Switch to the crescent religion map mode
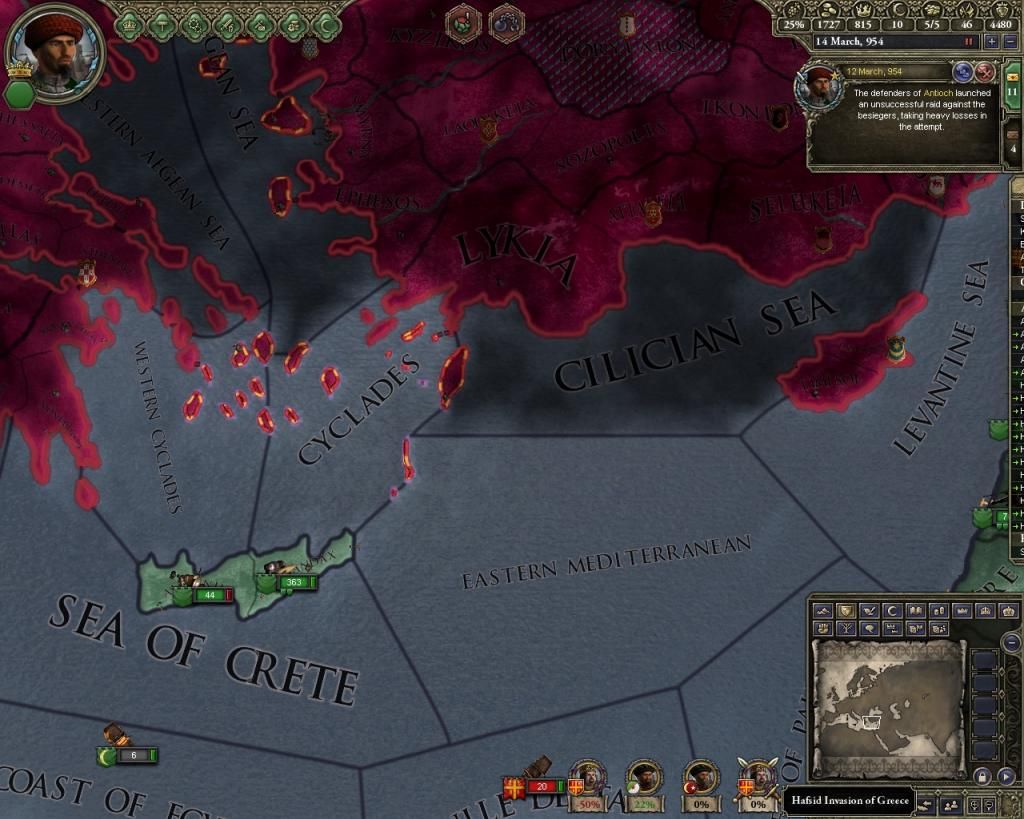The image size is (1024, 819). [x=892, y=611]
